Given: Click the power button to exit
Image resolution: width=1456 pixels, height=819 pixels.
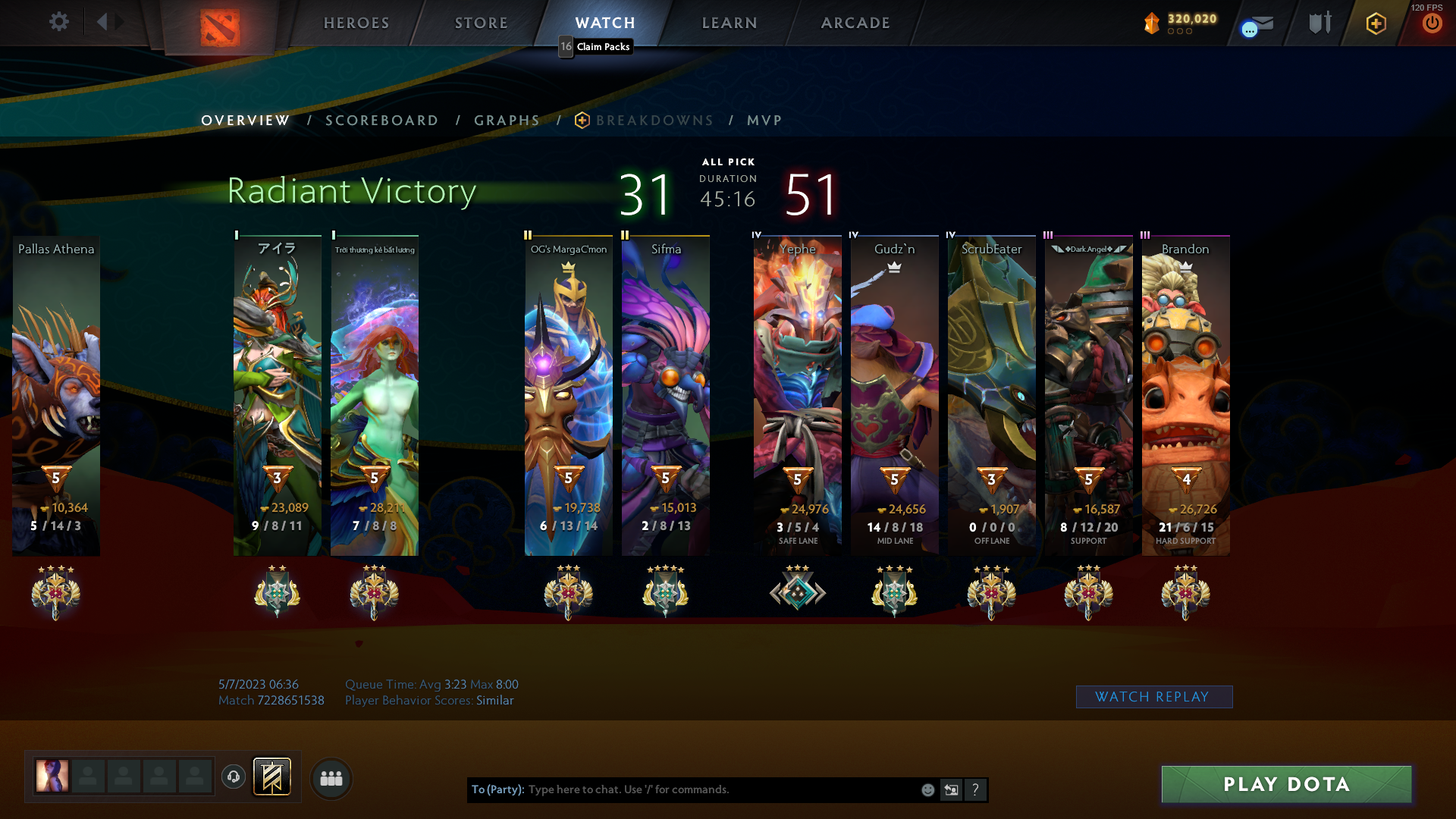Looking at the screenshot, I should click(x=1432, y=23).
